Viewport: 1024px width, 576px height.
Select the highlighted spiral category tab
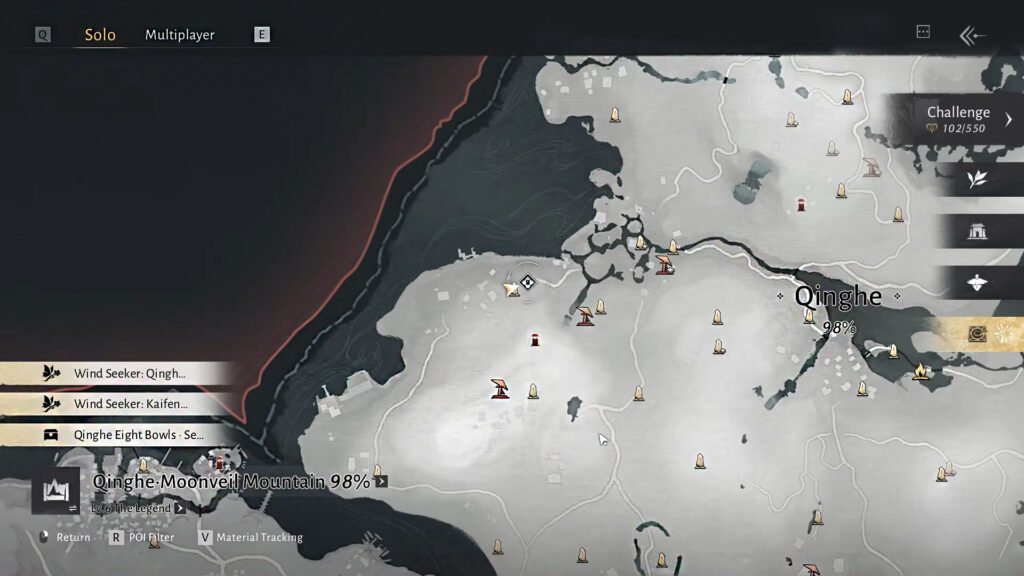point(977,334)
